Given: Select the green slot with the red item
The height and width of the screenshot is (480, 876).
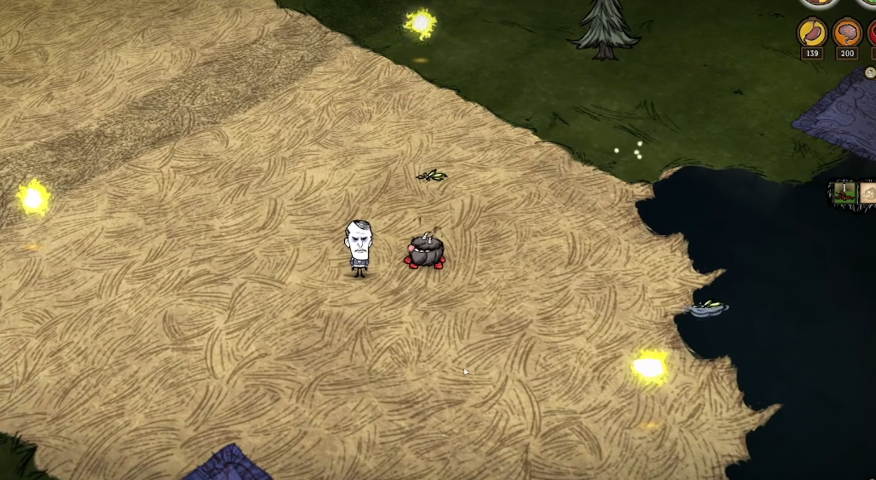Looking at the screenshot, I should pos(845,193).
